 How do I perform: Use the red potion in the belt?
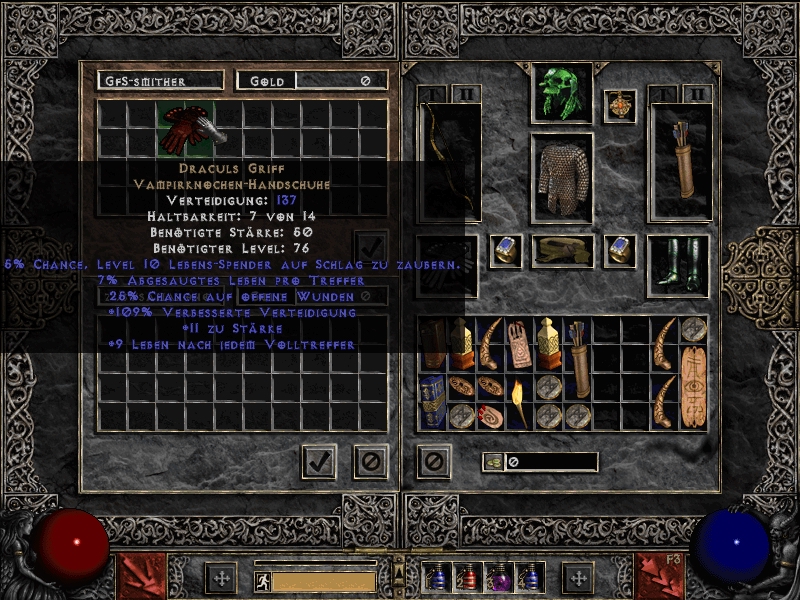[x=468, y=578]
